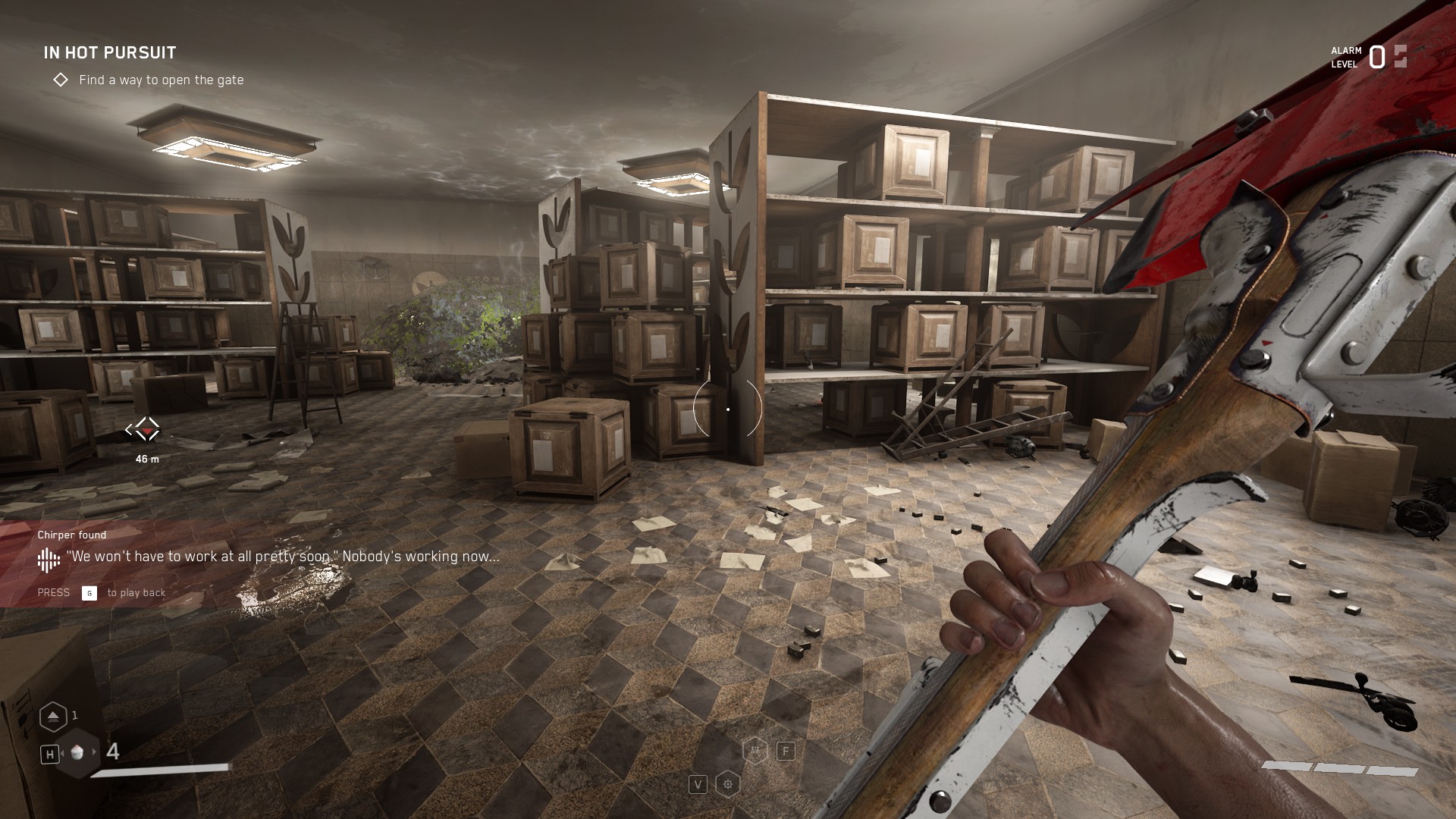Open the Chirper found notification

click(72, 535)
